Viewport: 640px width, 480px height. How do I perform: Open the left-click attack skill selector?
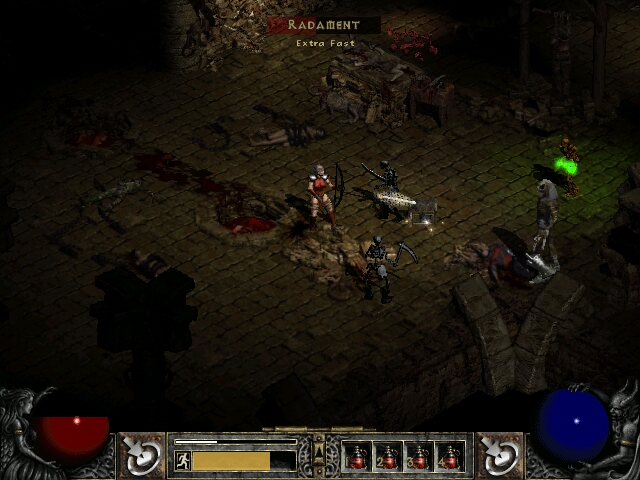[x=143, y=456]
